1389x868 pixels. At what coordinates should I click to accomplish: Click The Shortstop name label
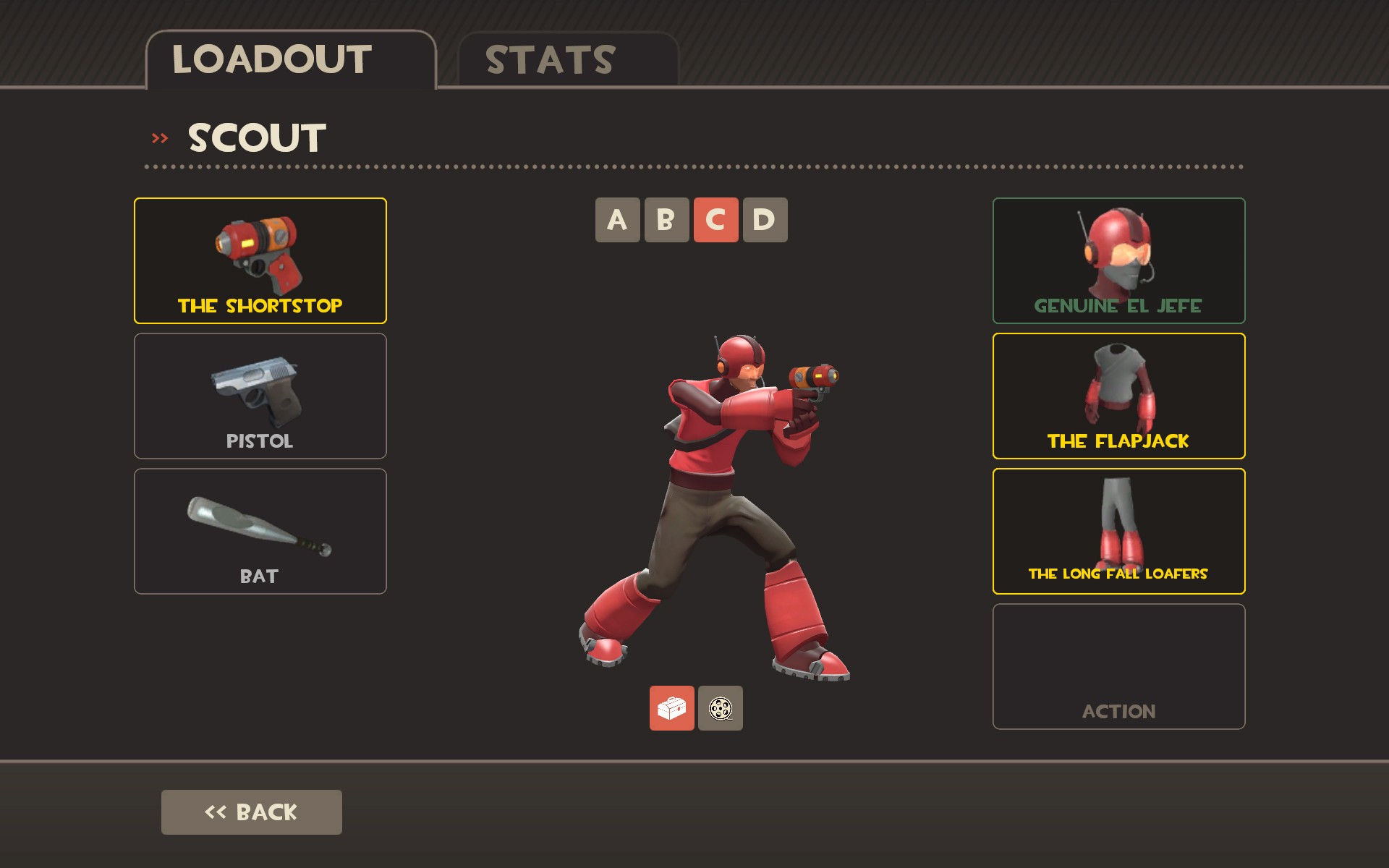[x=260, y=305]
